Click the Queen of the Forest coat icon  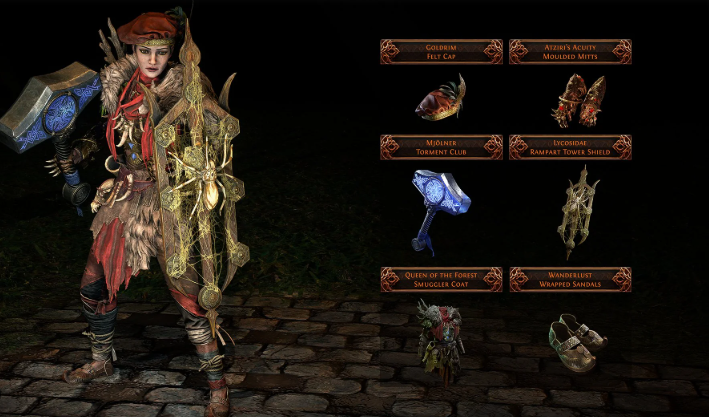[x=440, y=341]
